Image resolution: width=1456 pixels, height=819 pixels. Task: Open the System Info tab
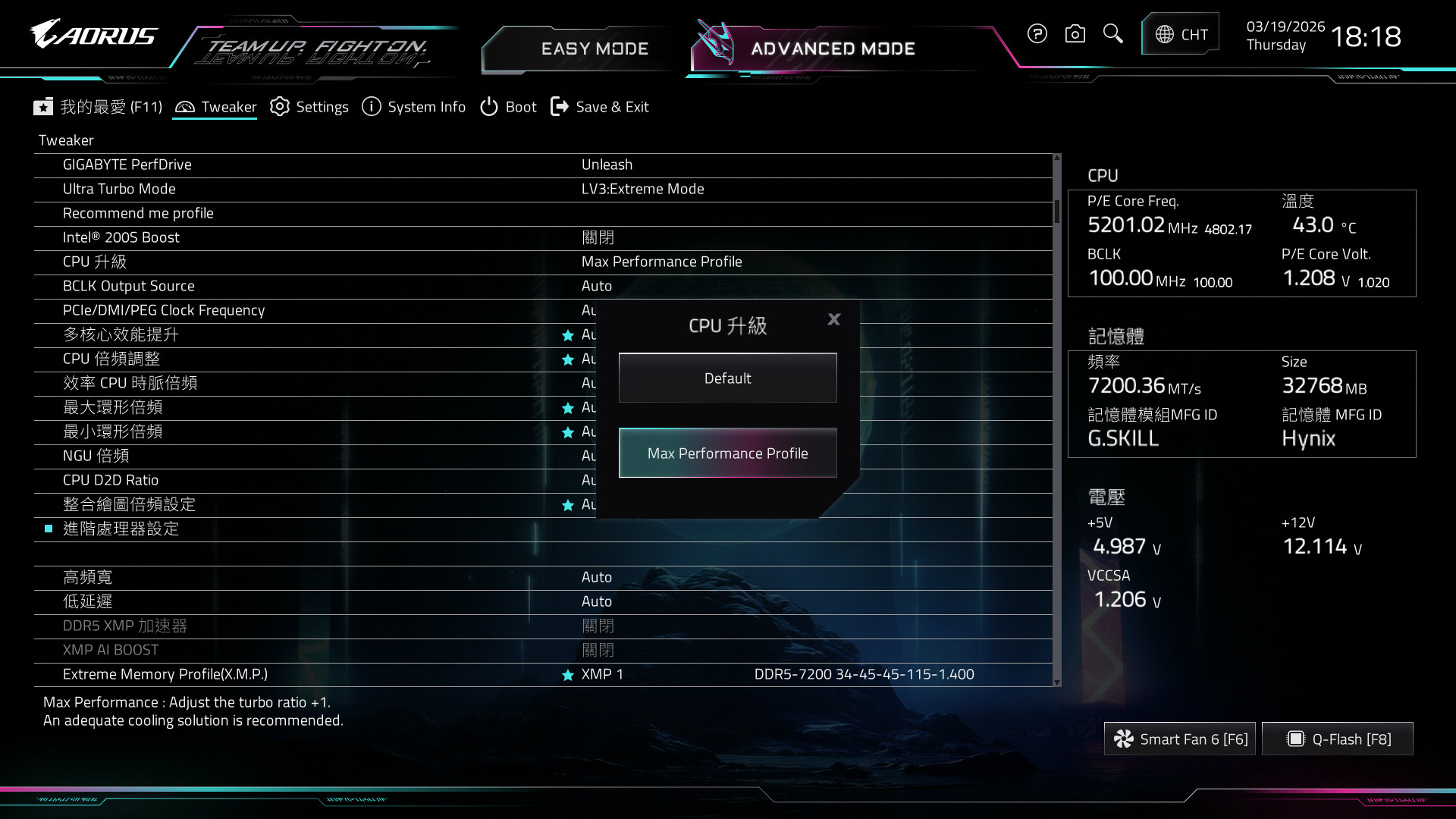(x=414, y=107)
